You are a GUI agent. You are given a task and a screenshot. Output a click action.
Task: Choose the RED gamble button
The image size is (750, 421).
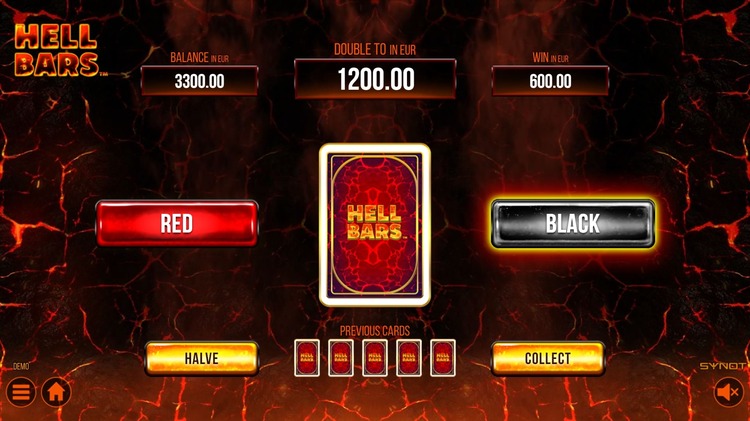click(x=177, y=223)
